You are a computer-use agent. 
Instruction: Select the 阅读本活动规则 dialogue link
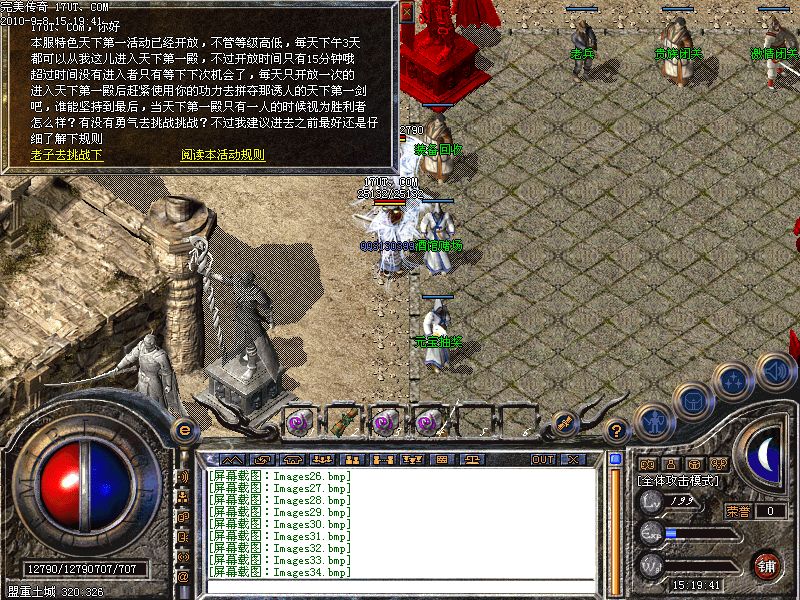tap(222, 155)
